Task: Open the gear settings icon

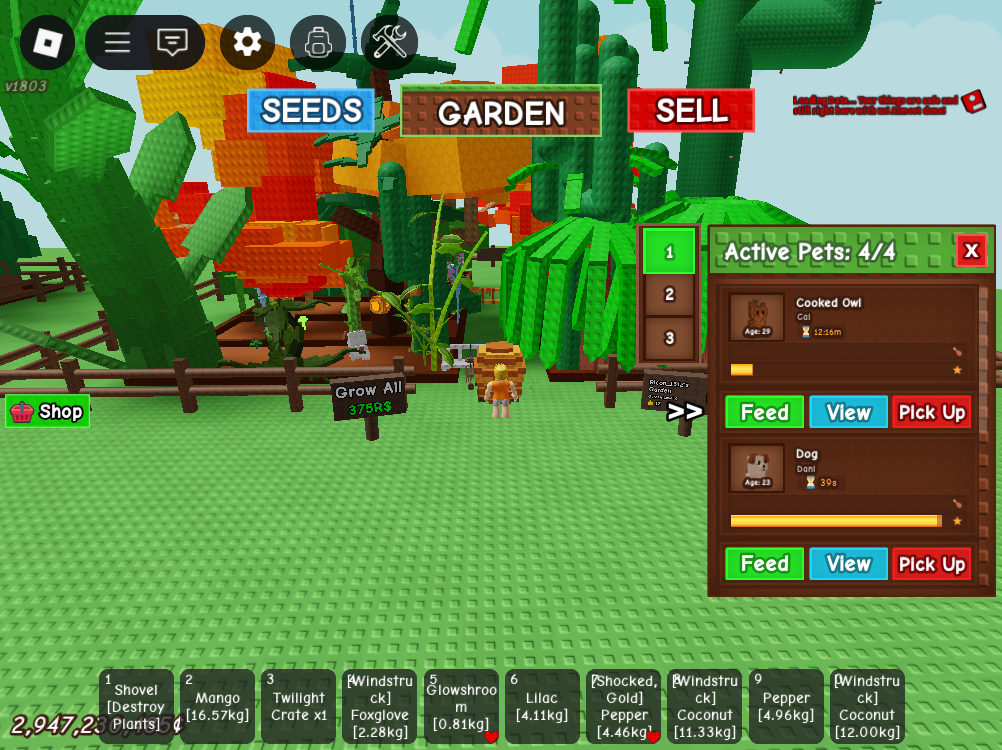Action: pos(247,42)
